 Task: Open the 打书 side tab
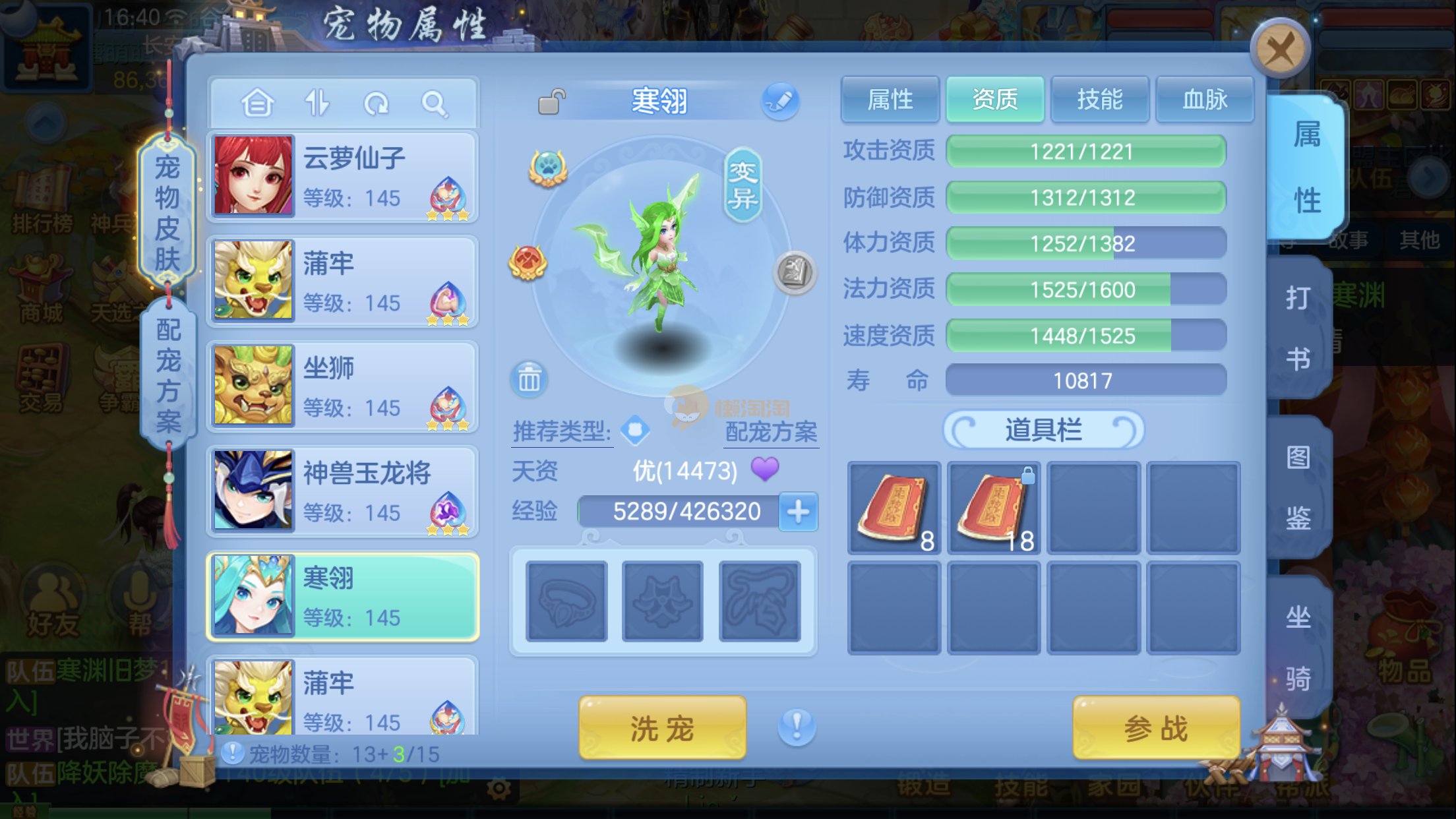point(1297,328)
